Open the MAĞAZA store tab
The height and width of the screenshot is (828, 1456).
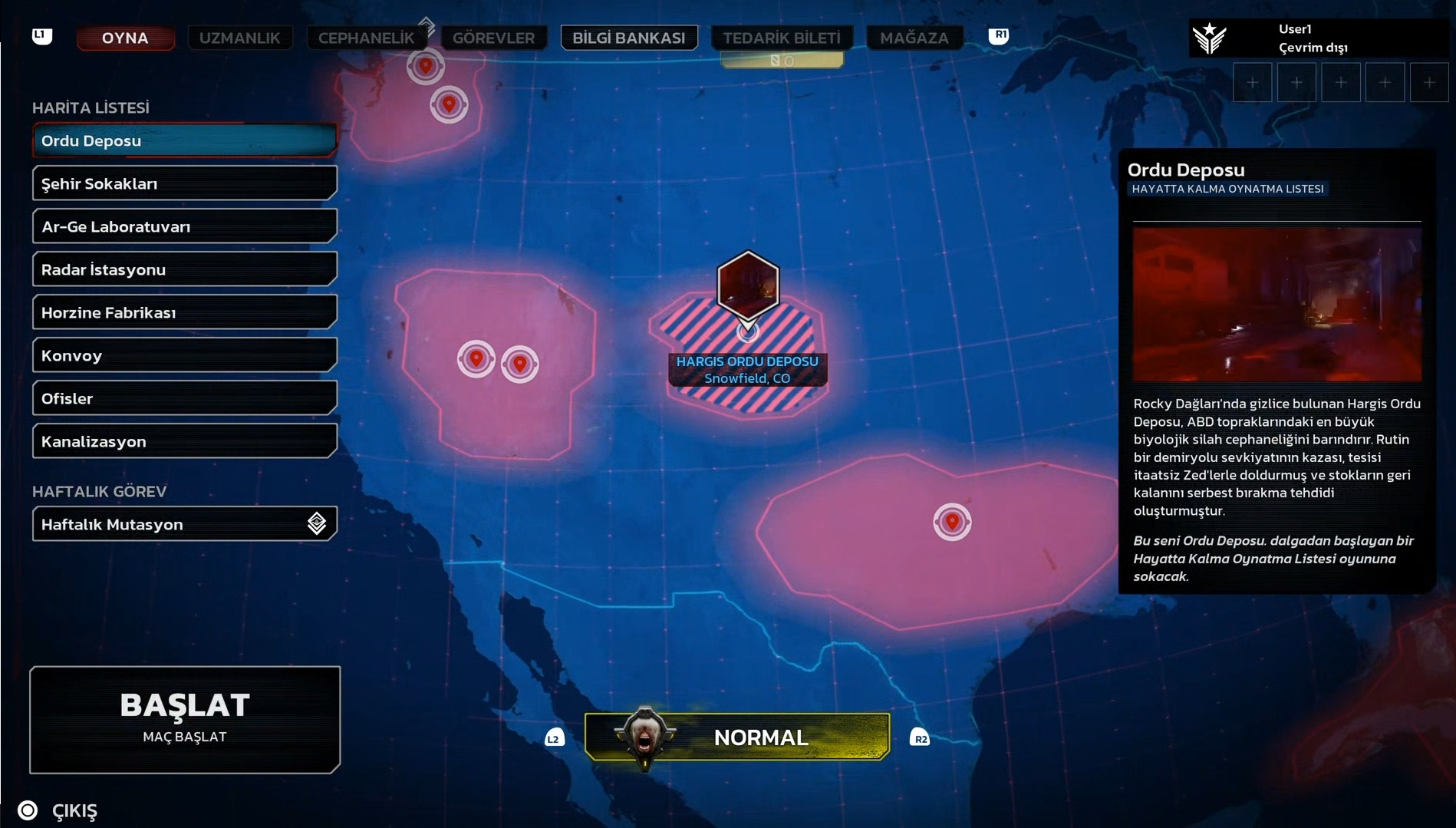[x=914, y=38]
